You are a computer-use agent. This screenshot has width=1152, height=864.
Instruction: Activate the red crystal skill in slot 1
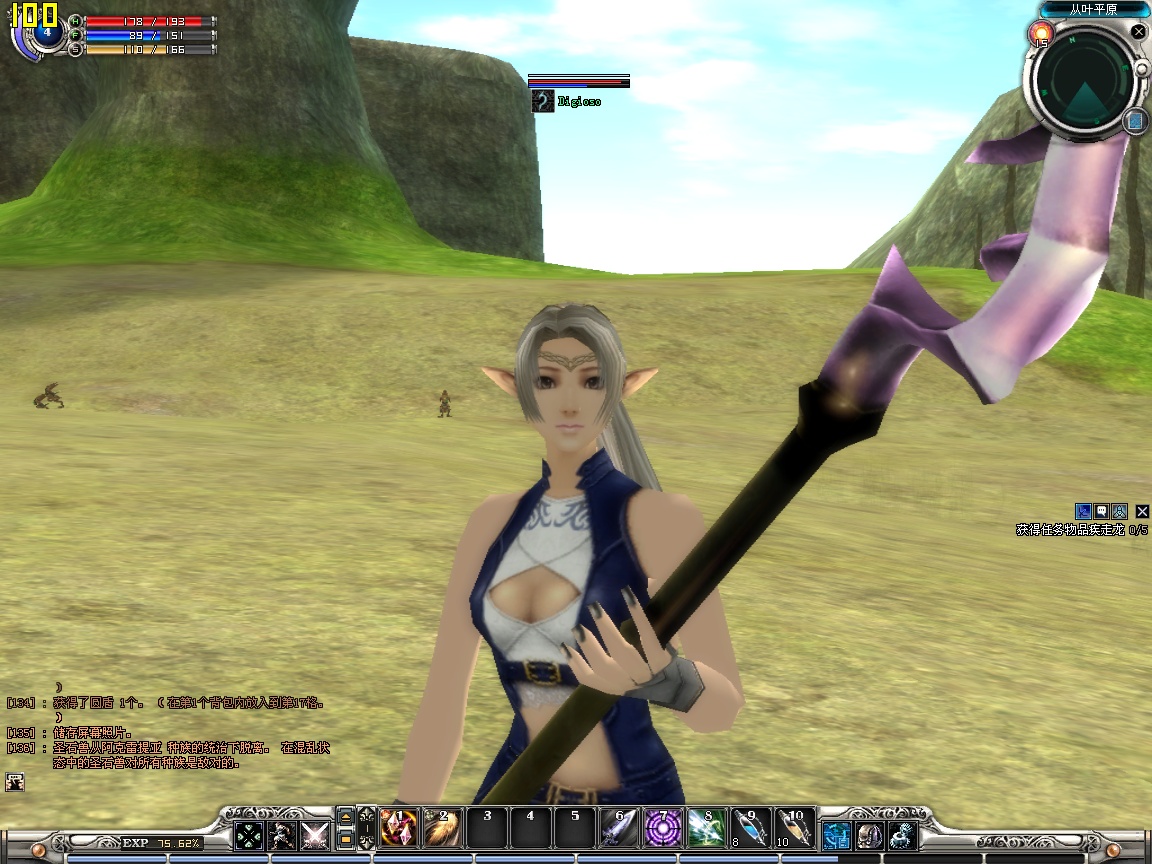[x=399, y=828]
